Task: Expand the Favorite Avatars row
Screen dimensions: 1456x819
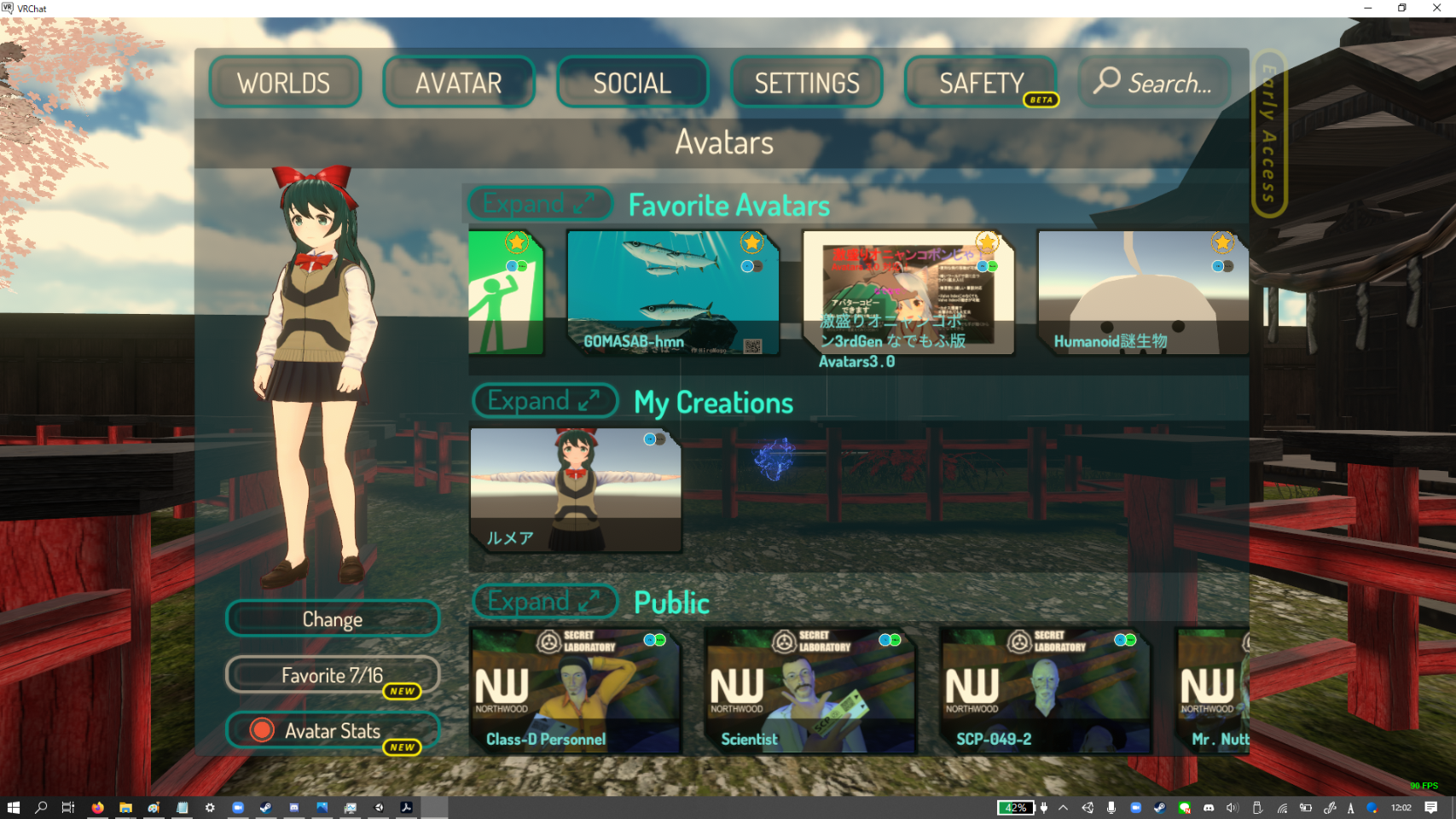Action: [540, 203]
